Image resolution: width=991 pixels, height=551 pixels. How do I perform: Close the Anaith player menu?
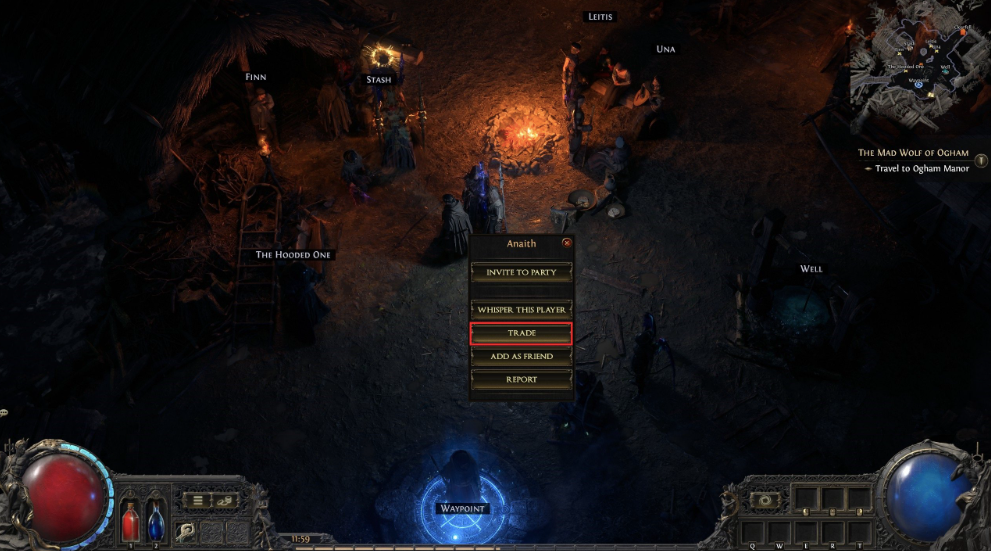567,243
